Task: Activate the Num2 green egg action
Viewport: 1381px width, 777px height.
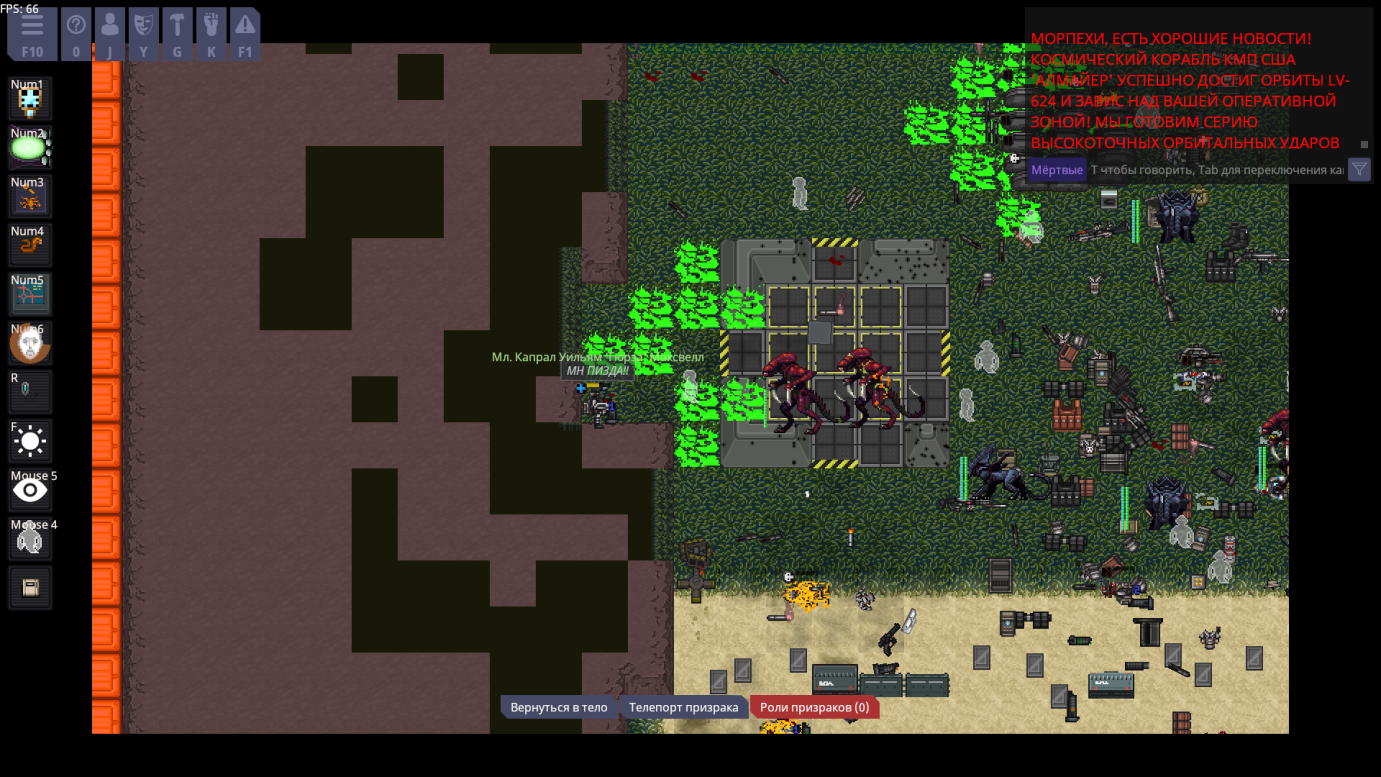Action: 30,149
